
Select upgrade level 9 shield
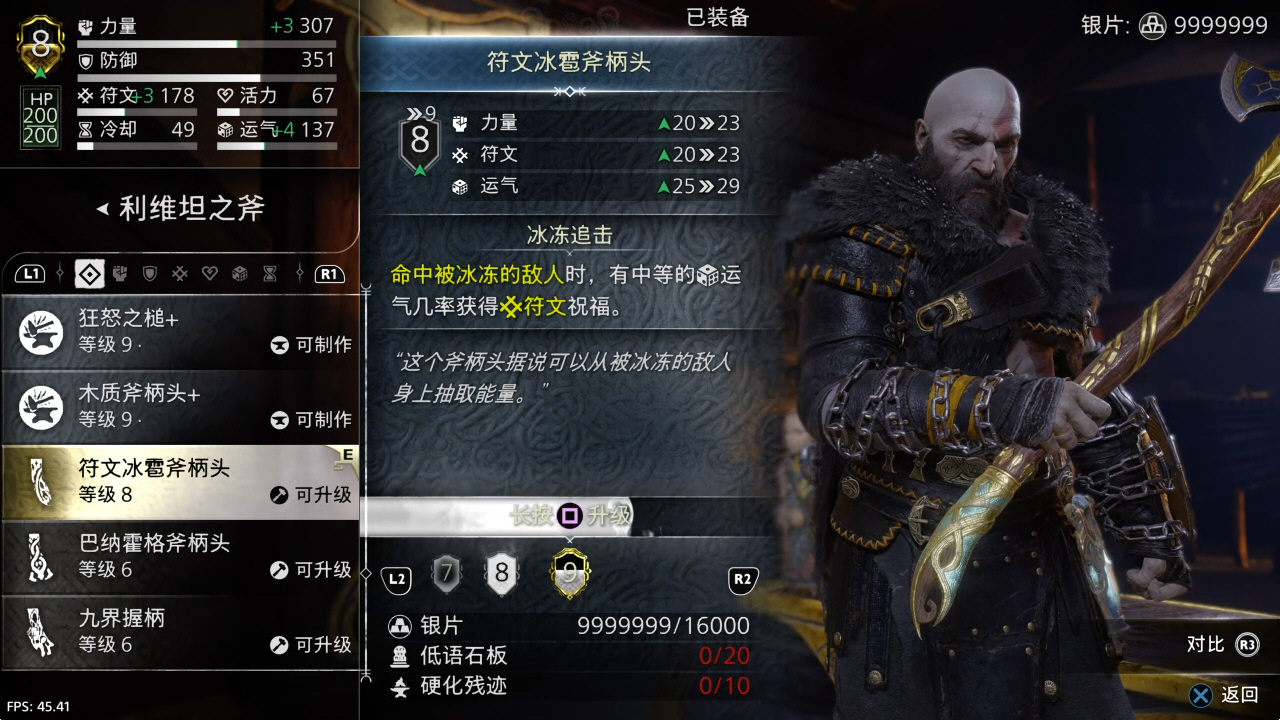[x=570, y=573]
